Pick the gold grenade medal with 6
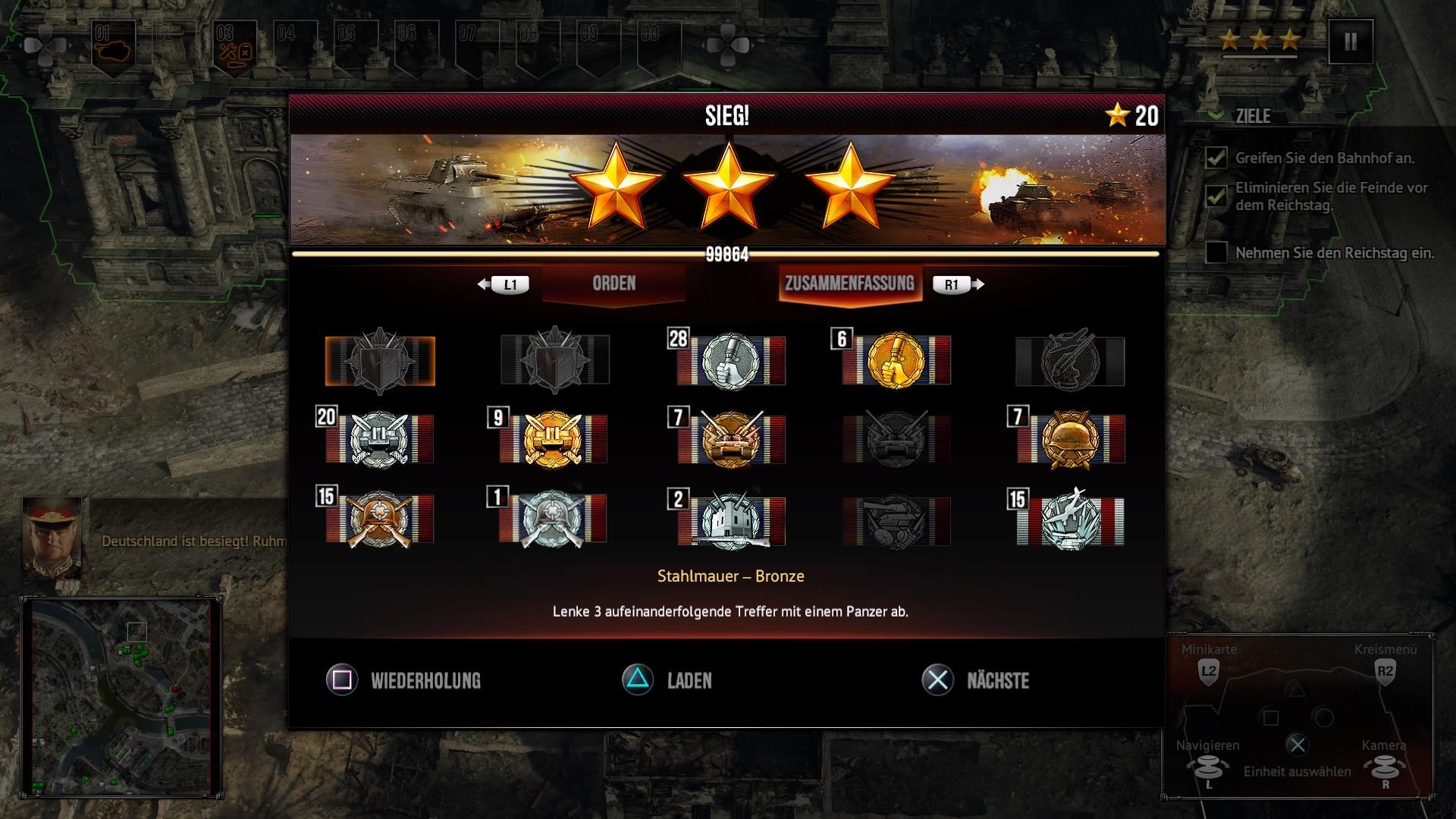 point(896,361)
